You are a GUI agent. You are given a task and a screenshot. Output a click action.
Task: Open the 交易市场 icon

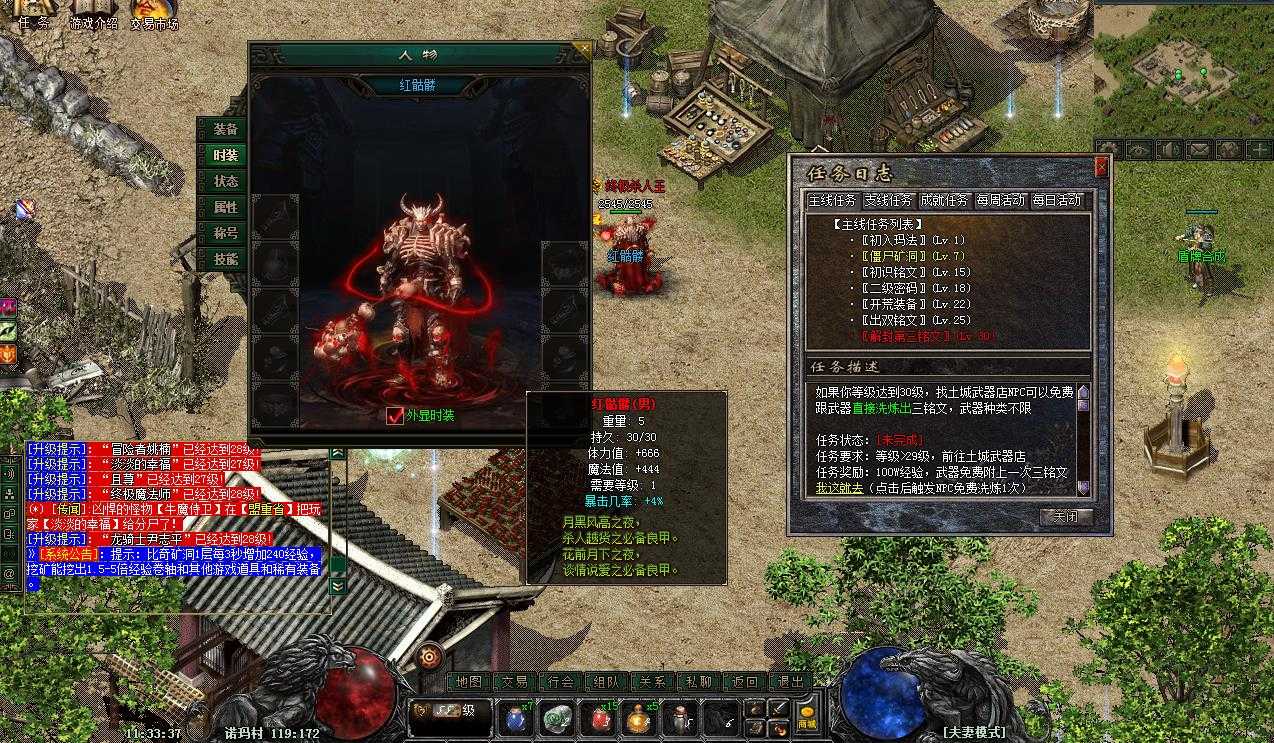153,15
